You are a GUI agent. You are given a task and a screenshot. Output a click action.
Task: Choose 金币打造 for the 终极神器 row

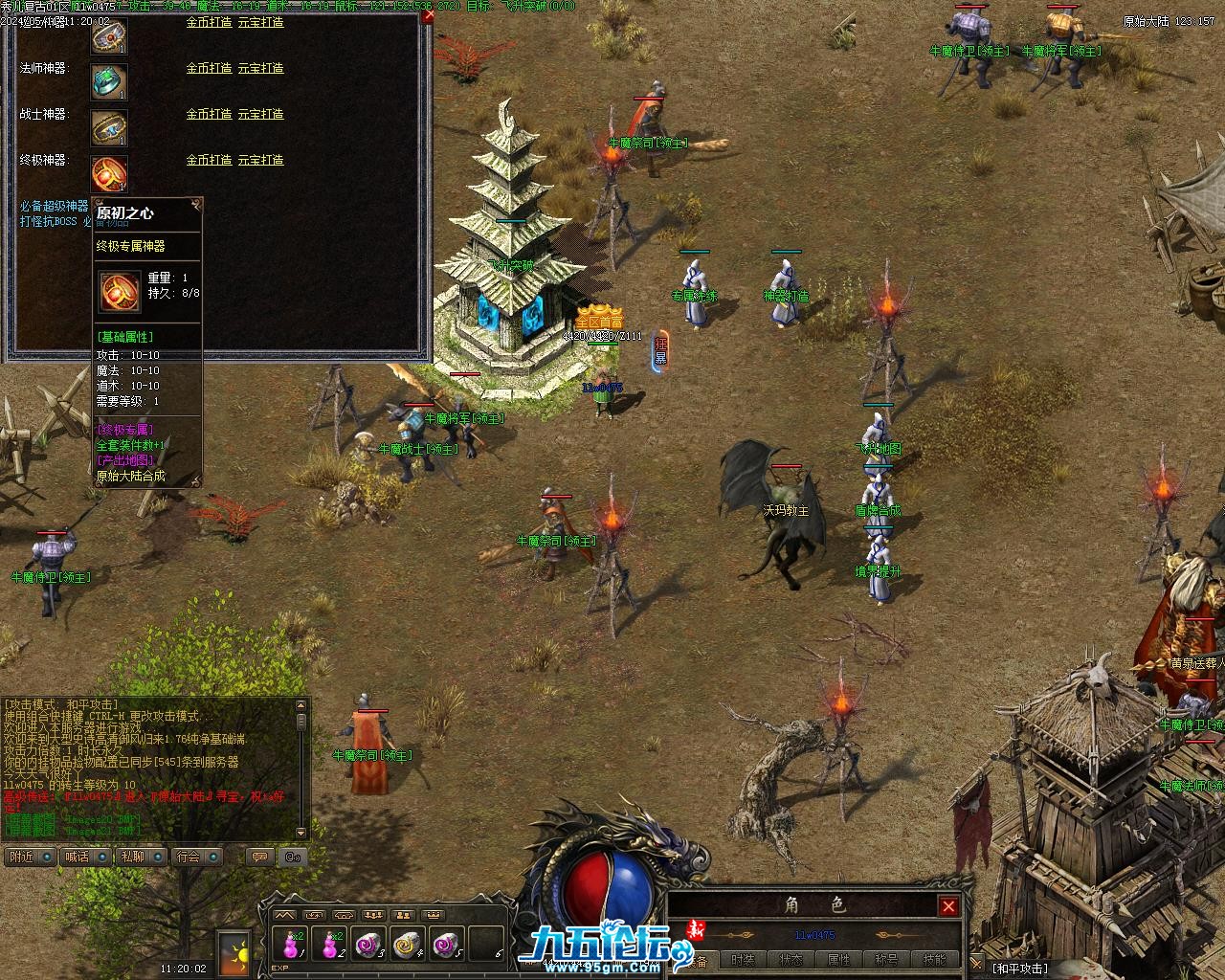click(209, 160)
